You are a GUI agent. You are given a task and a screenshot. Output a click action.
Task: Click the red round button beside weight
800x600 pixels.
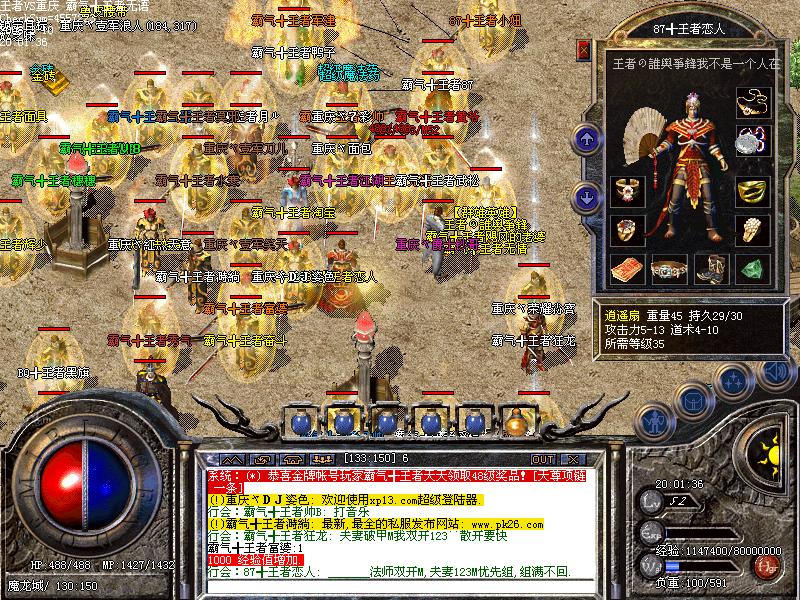(768, 567)
